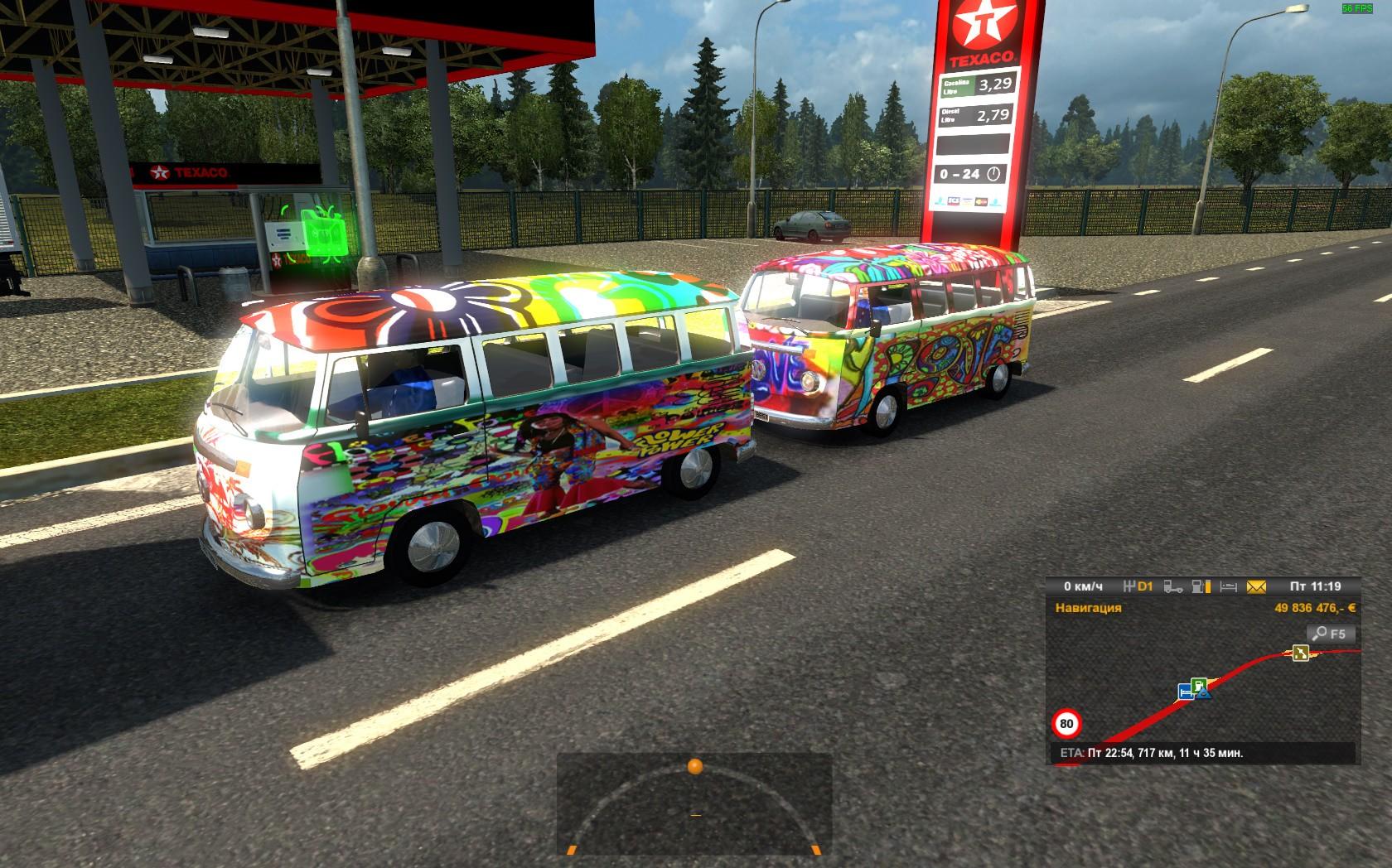Viewport: 1392px width, 868px height.
Task: Click the green gas station map marker
Action: click(x=1198, y=684)
